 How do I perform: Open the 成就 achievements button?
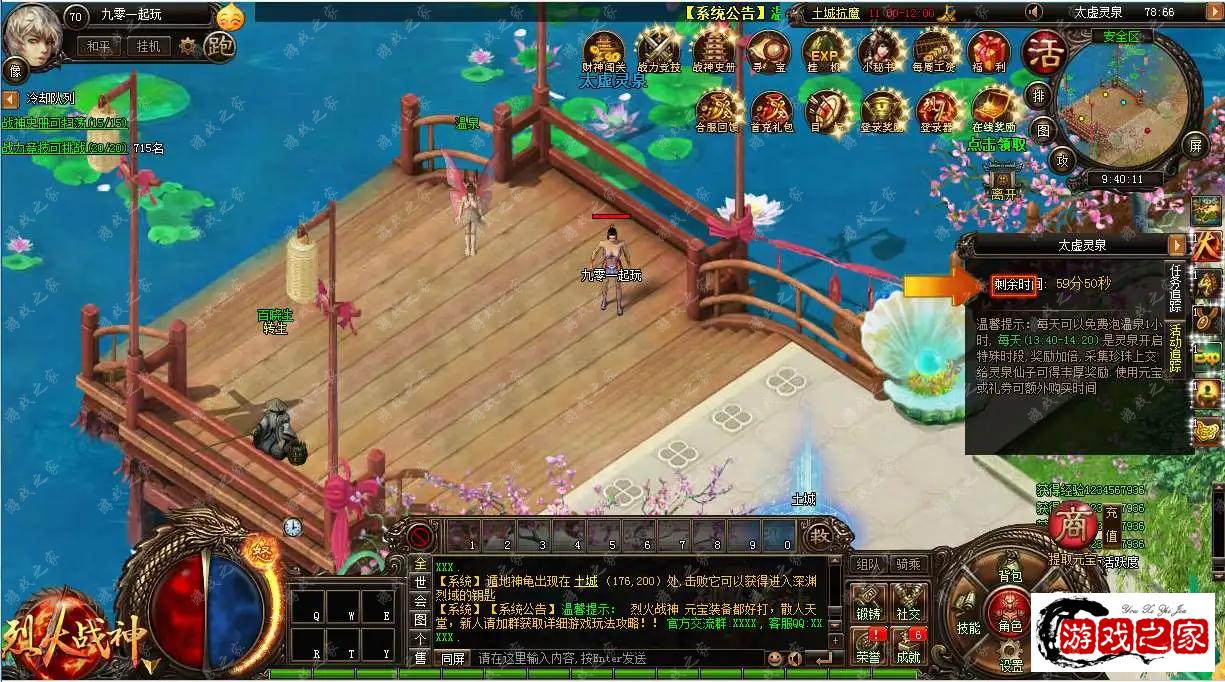coord(908,646)
